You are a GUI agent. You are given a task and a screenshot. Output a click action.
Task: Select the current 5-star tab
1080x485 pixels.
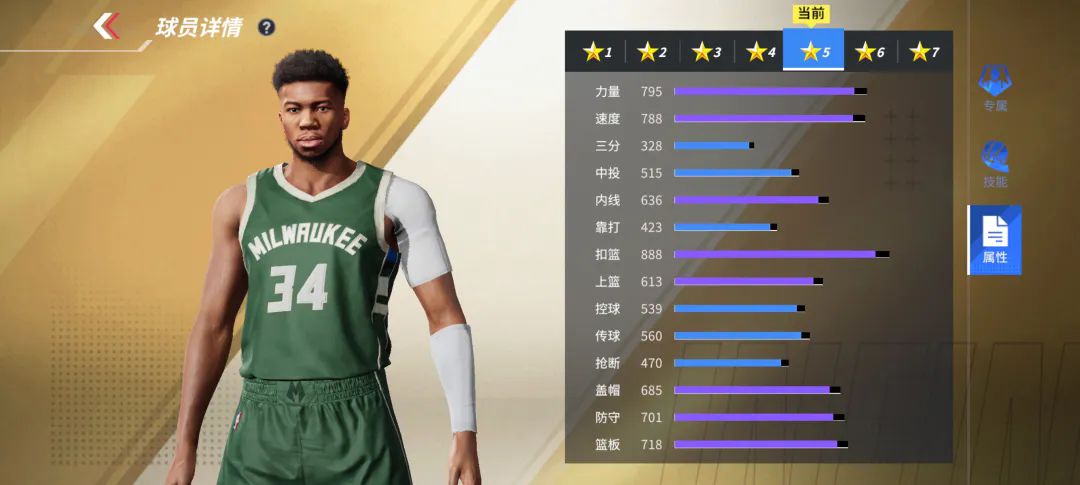click(814, 52)
